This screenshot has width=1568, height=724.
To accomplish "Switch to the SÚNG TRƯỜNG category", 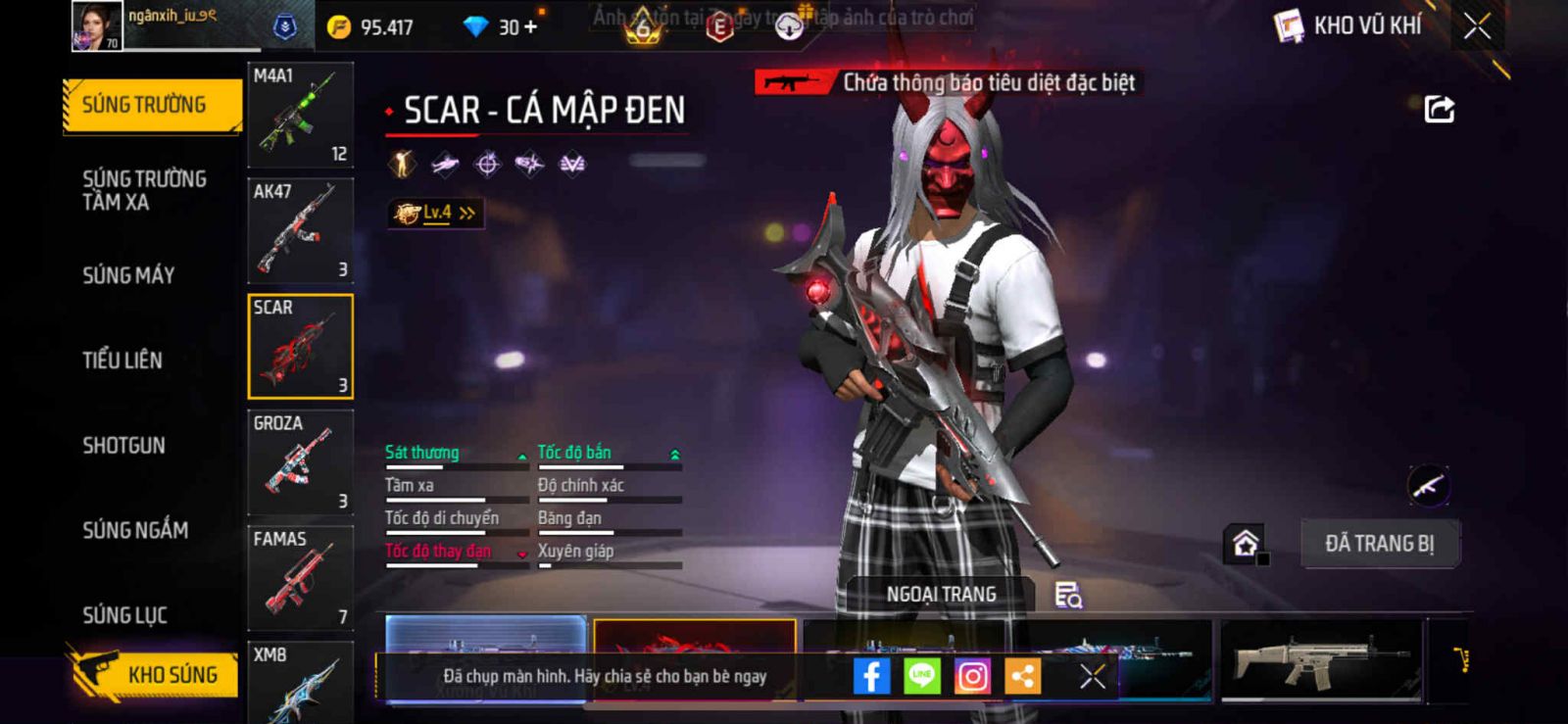I will coord(151,105).
